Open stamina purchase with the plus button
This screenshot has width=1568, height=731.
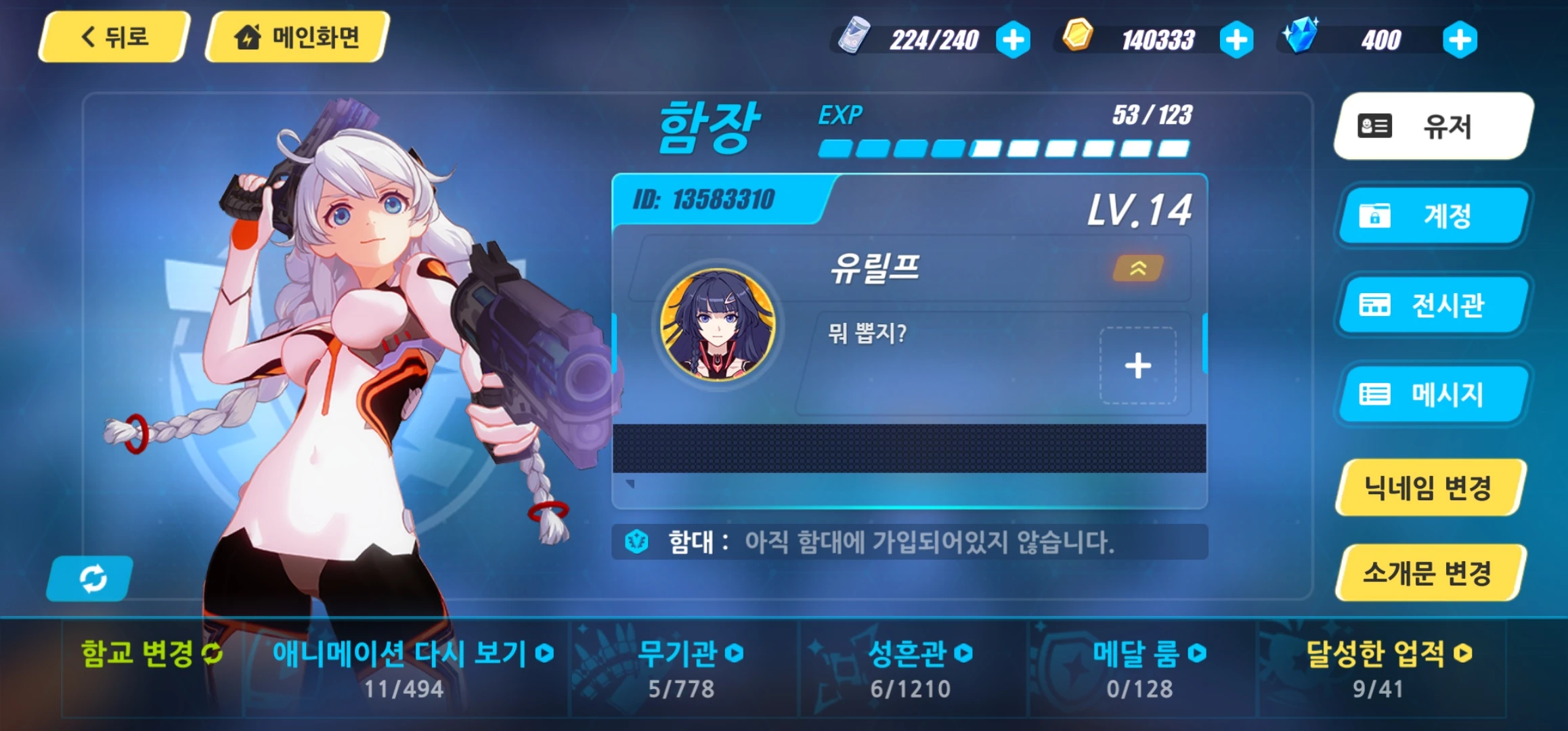[x=1011, y=40]
